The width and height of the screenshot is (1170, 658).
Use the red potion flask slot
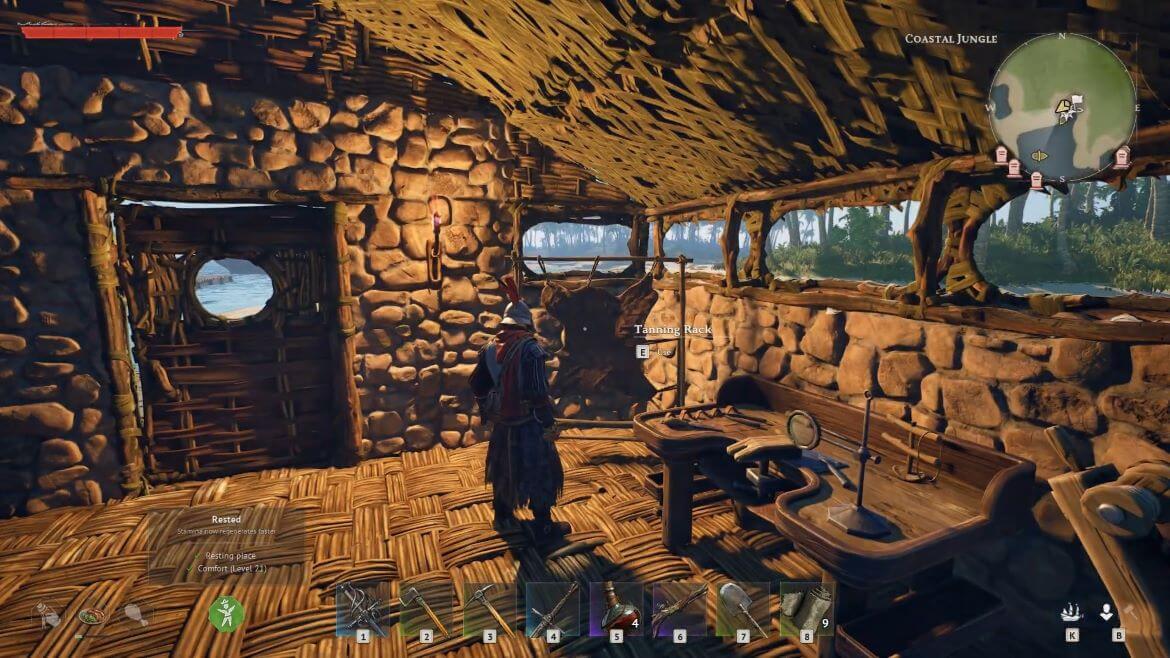[616, 608]
